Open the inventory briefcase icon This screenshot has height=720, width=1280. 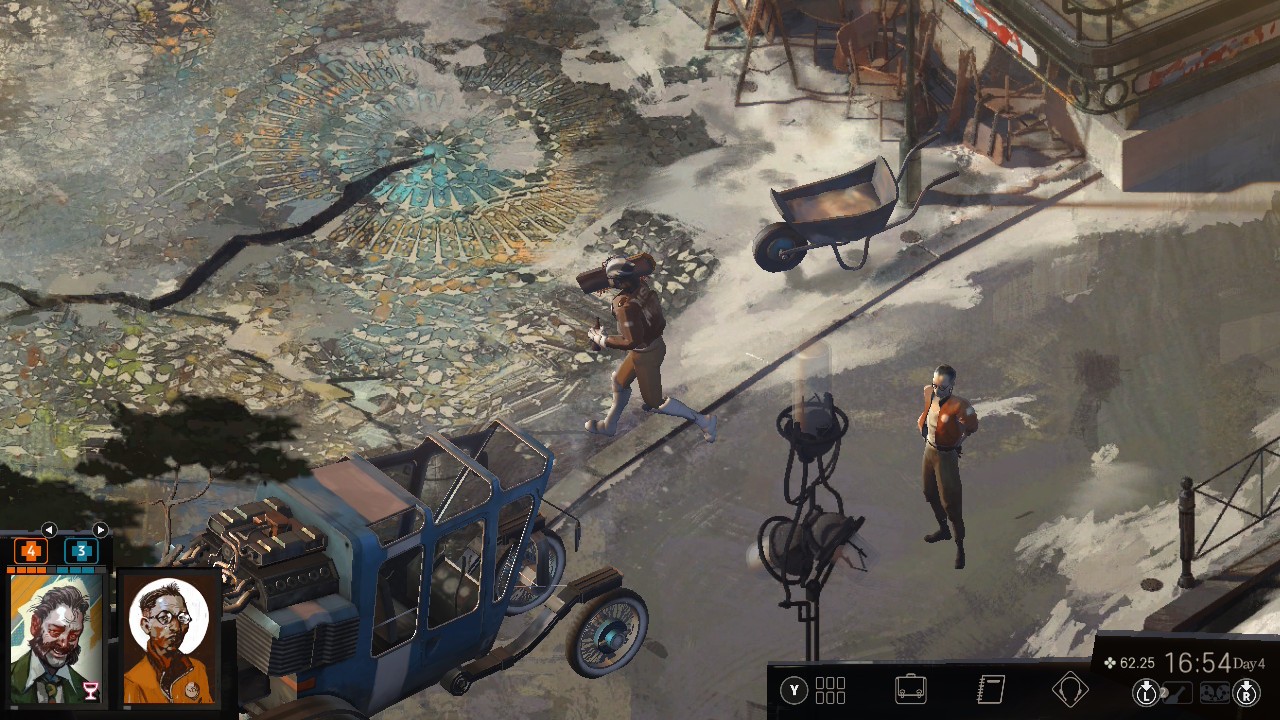pos(910,690)
